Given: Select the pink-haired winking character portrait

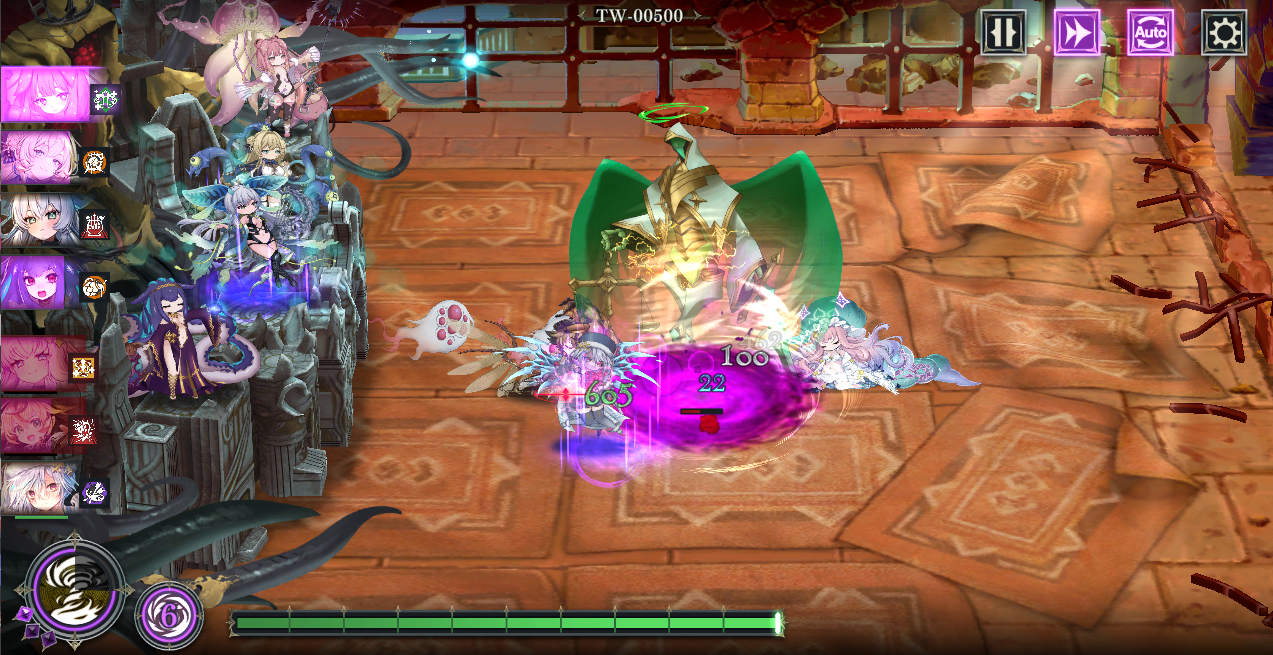Looking at the screenshot, I should tap(35, 364).
